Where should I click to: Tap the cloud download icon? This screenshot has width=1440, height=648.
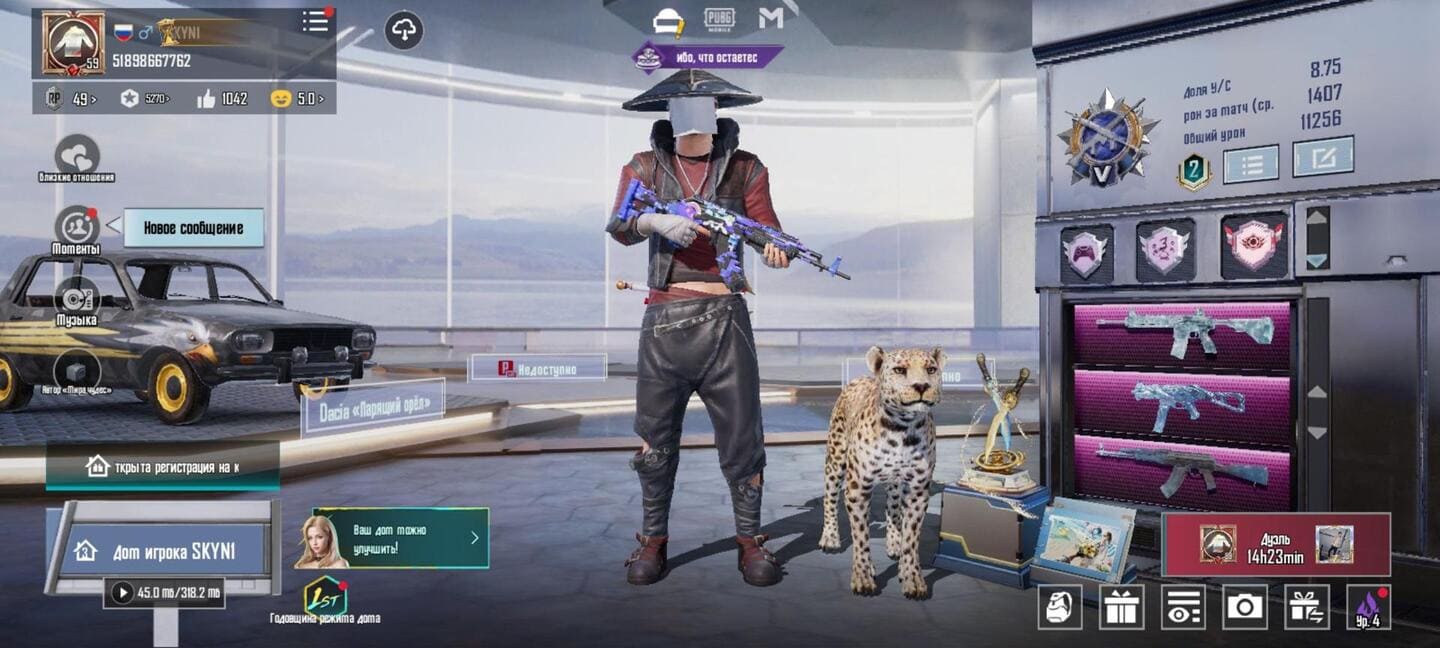point(403,30)
